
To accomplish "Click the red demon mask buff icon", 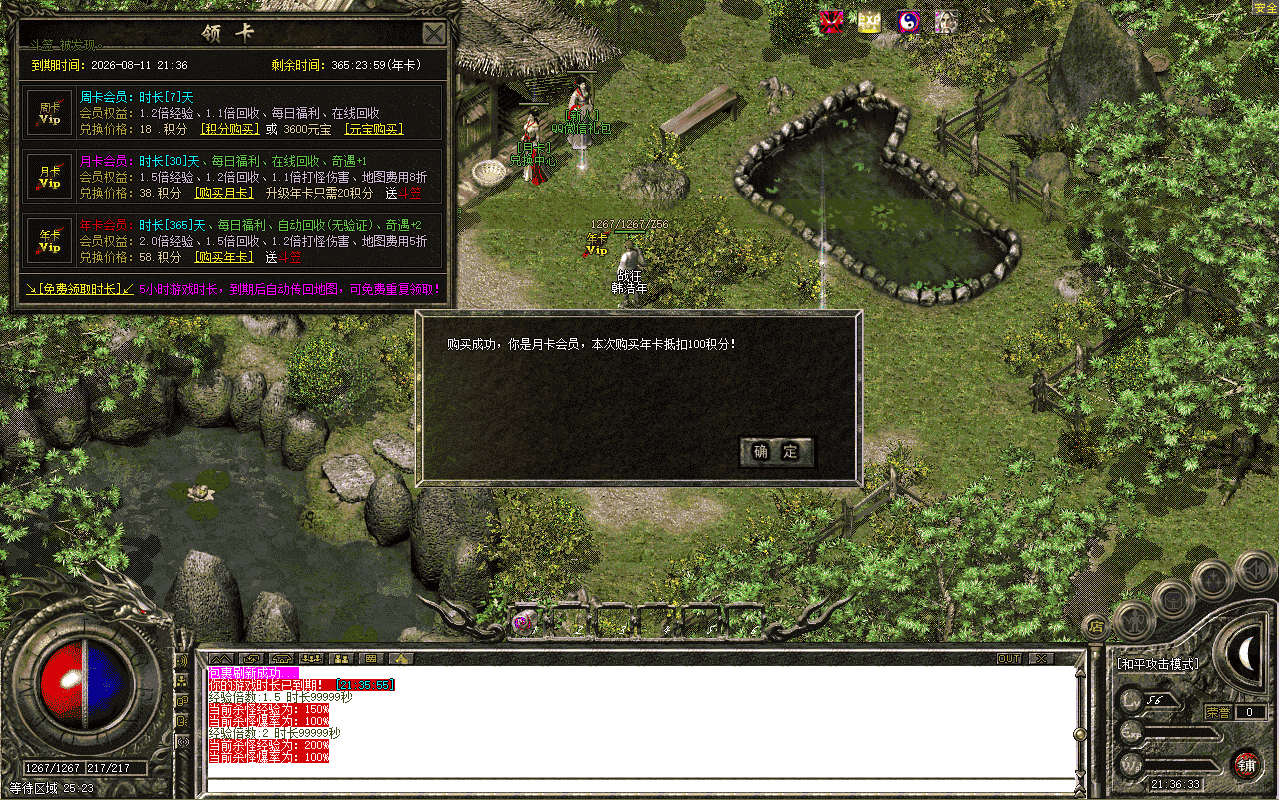I will pos(831,22).
